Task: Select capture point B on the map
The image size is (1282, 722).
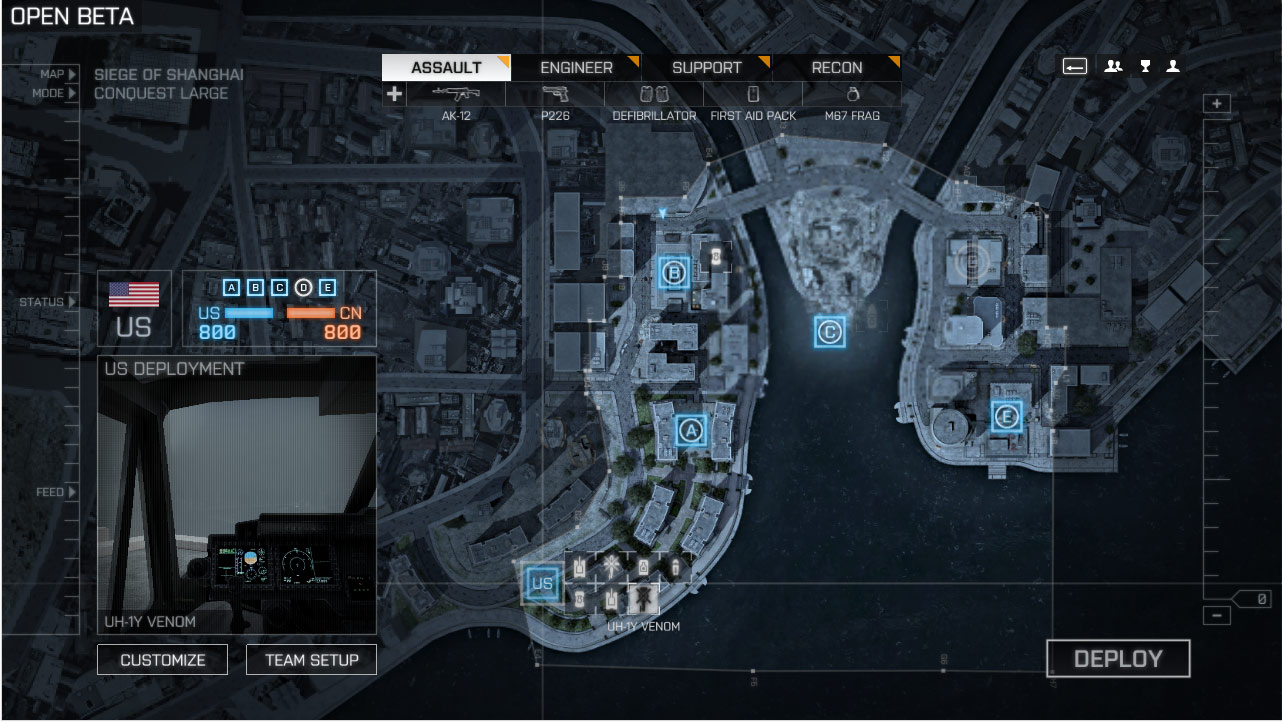Action: [x=674, y=272]
